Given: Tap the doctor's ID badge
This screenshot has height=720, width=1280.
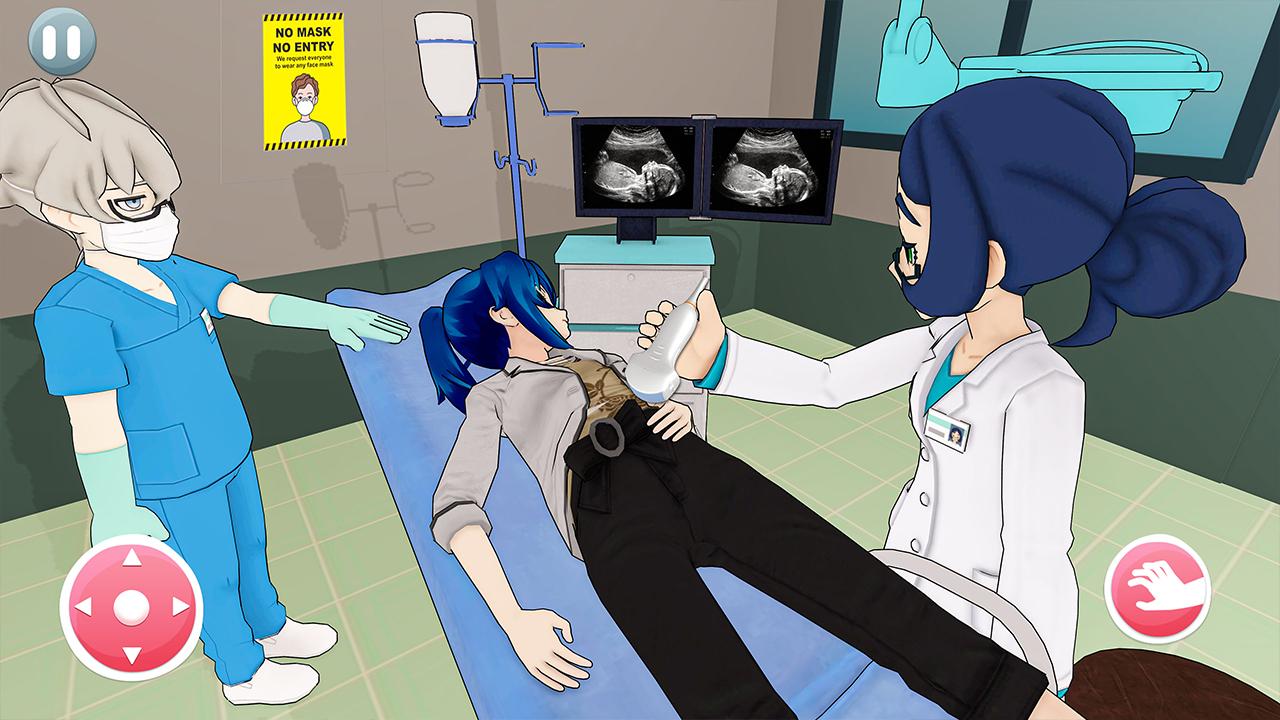Looking at the screenshot, I should [x=951, y=430].
